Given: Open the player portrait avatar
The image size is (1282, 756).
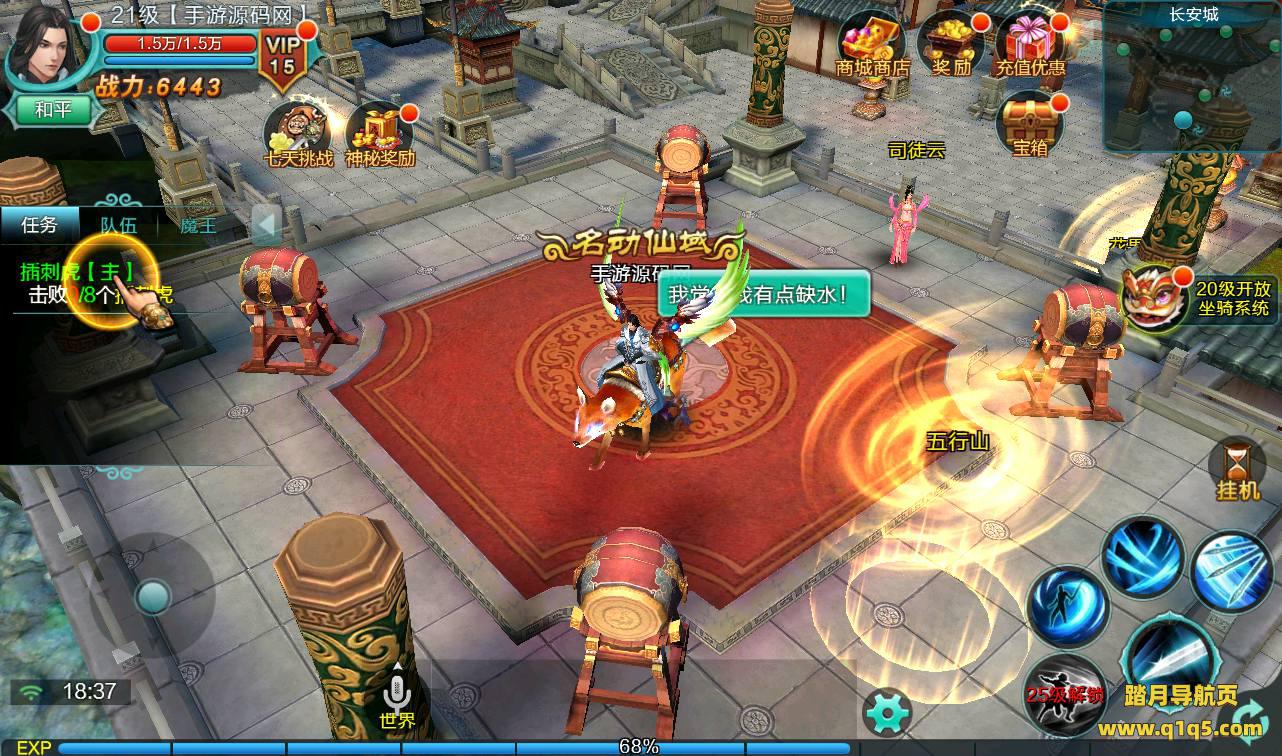Looking at the screenshot, I should click(x=43, y=45).
